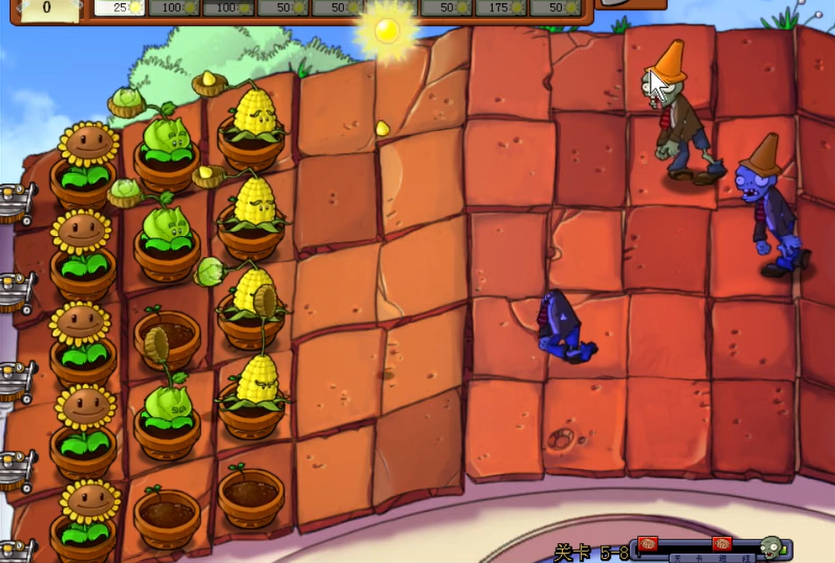Image resolution: width=835 pixels, height=563 pixels.
Task: Collect the falling sun
Action: (386, 30)
